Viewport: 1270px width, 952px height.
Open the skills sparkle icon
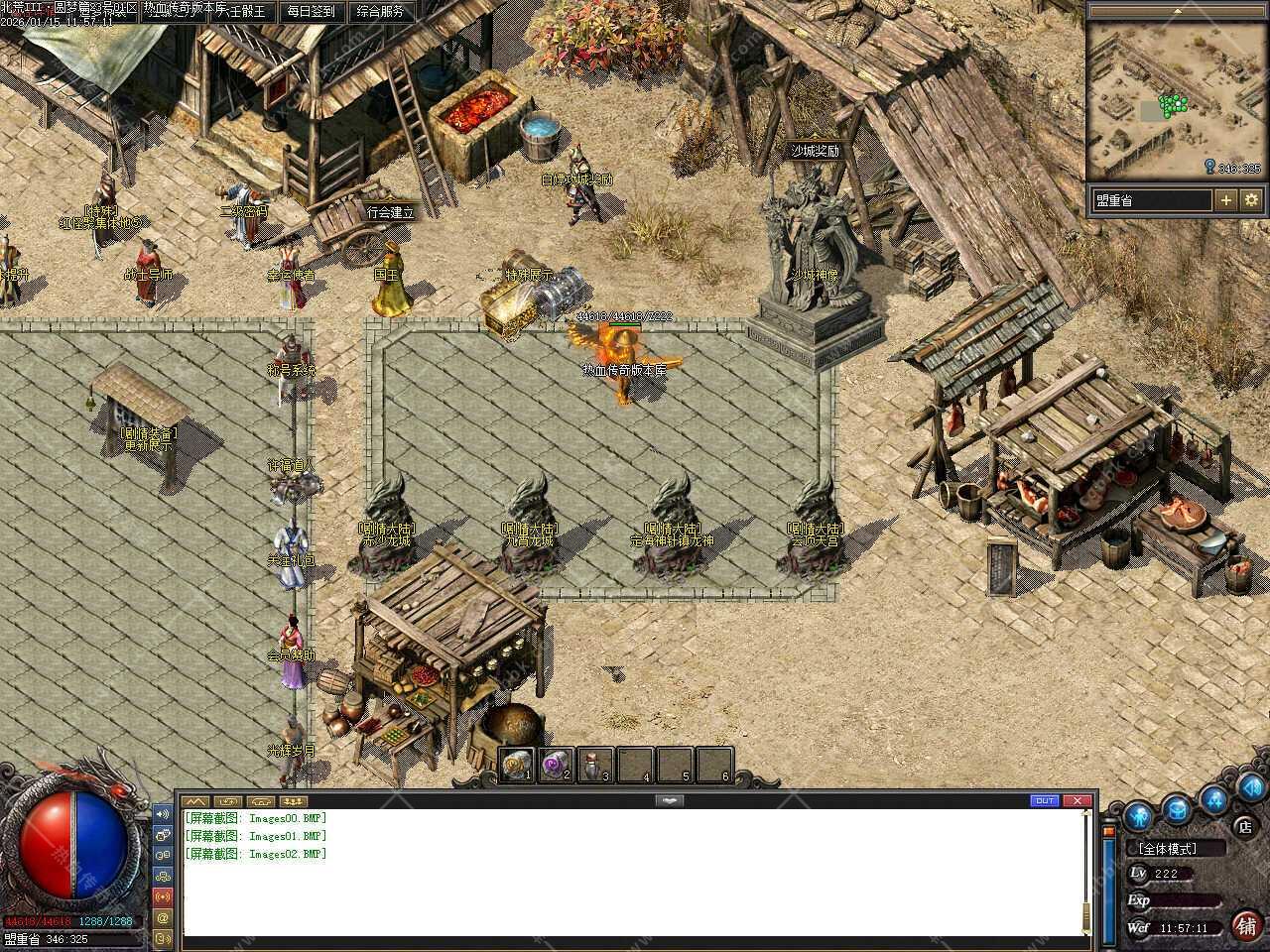[x=1214, y=798]
